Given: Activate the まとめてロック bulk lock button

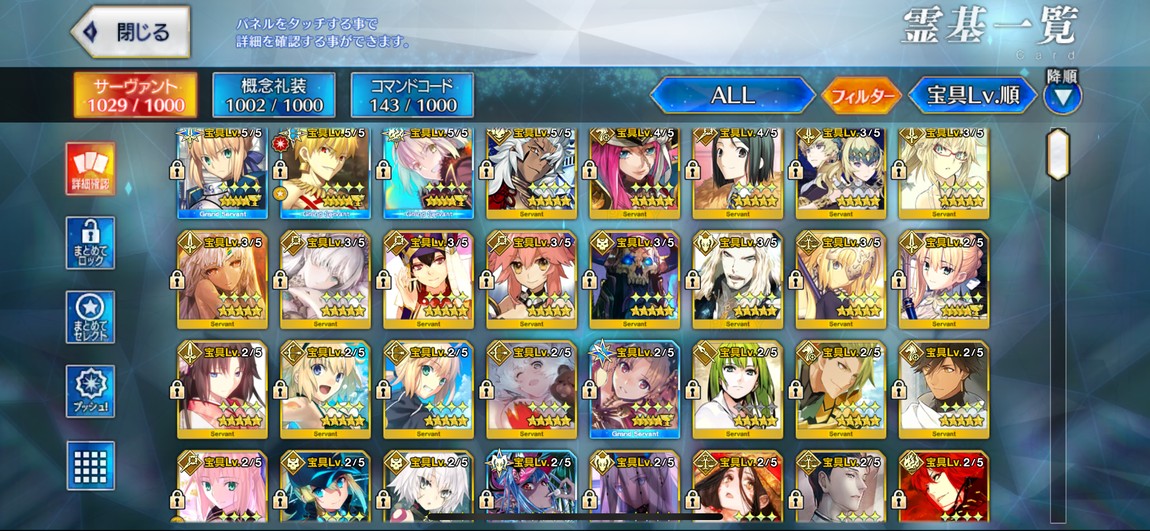Looking at the screenshot, I should pos(90,243).
